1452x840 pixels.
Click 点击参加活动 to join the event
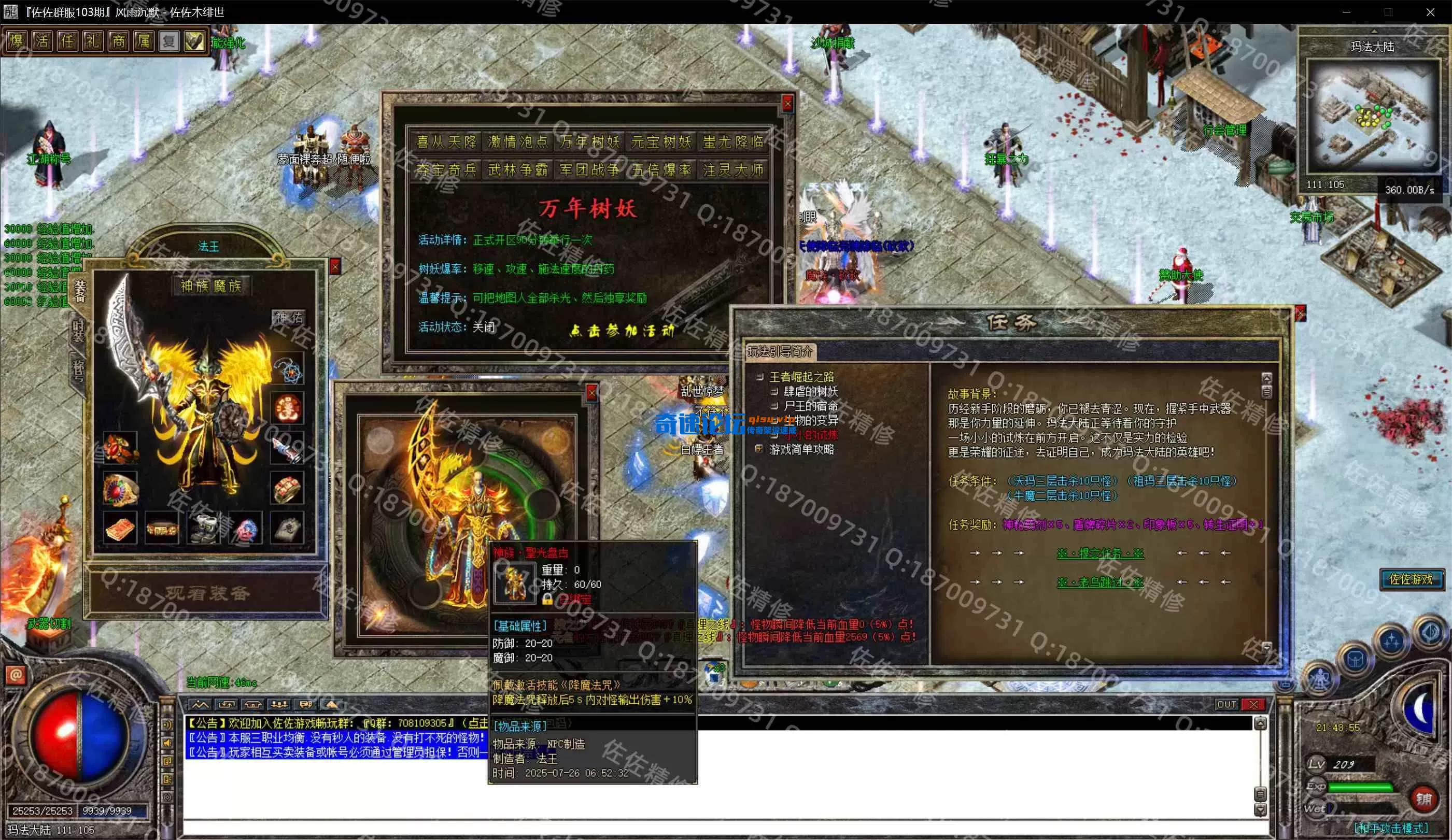point(622,331)
